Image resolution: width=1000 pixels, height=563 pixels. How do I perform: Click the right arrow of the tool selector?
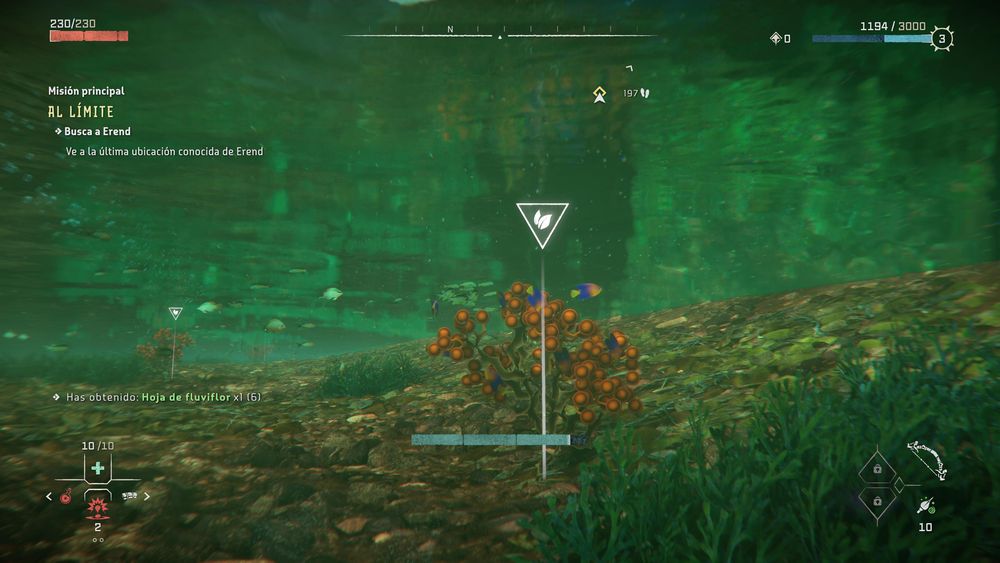[x=147, y=495]
